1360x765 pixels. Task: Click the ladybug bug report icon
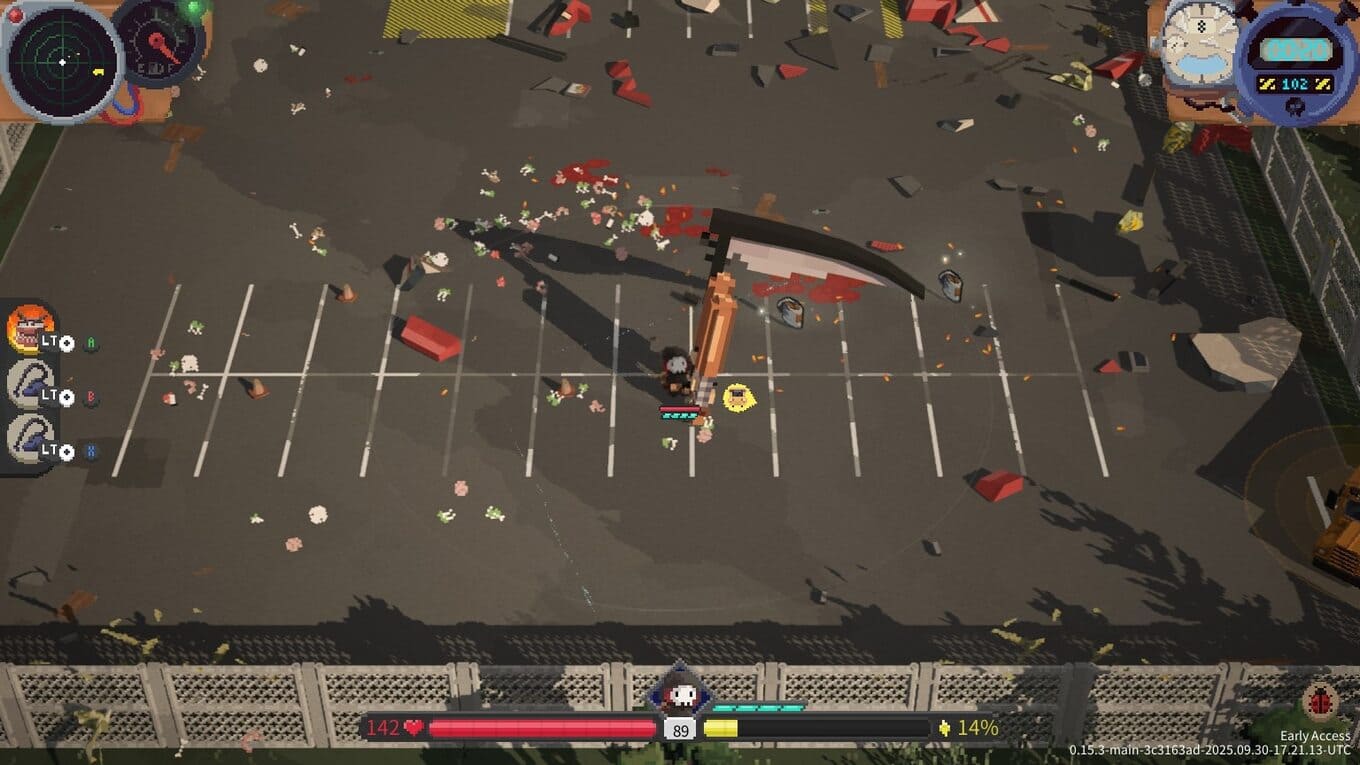pos(1321,703)
